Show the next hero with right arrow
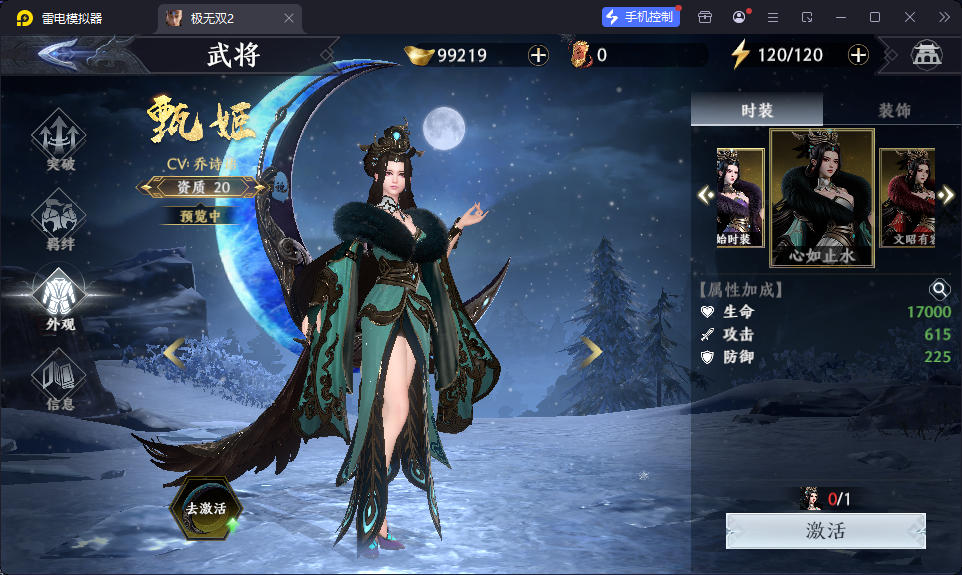 coord(592,351)
